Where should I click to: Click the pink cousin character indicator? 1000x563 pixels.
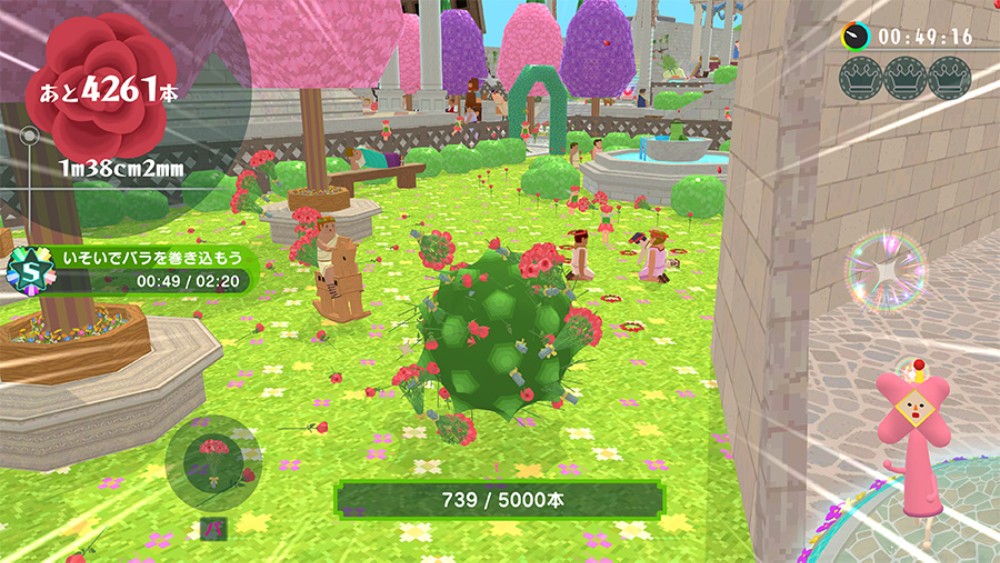coord(911,436)
